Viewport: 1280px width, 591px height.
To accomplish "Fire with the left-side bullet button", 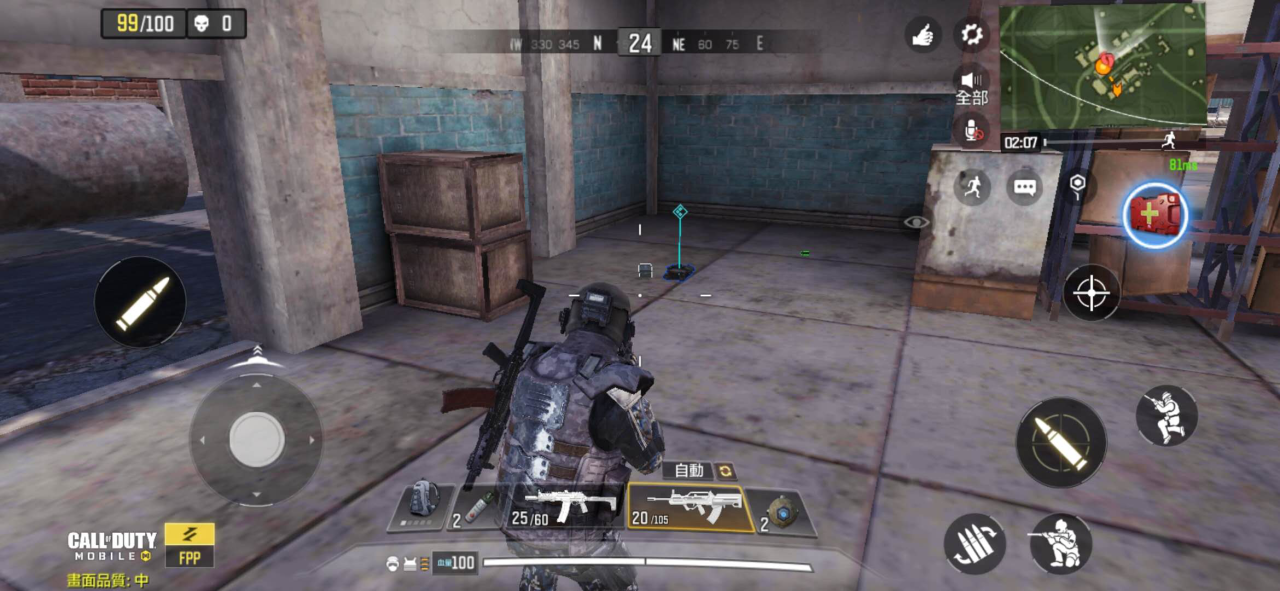I will (140, 302).
